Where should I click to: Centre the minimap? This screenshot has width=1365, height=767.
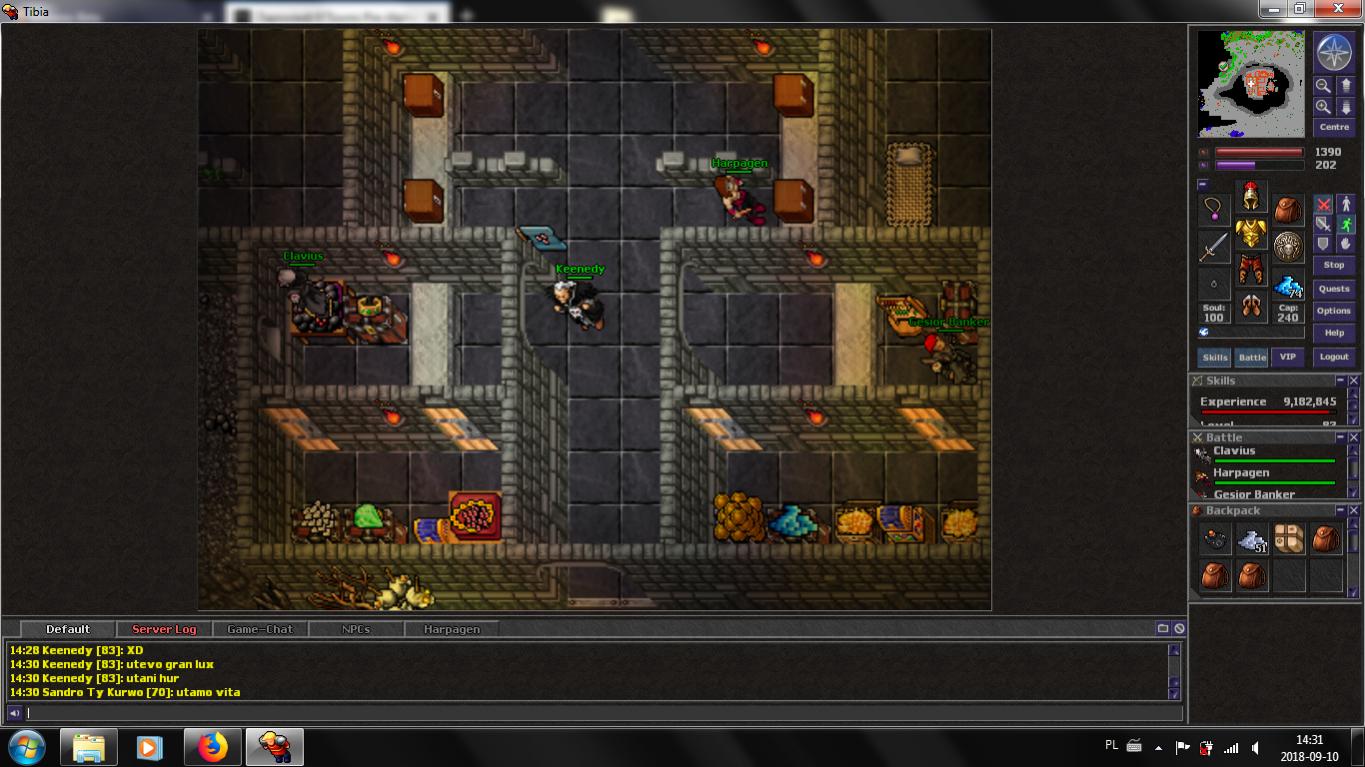point(1334,127)
